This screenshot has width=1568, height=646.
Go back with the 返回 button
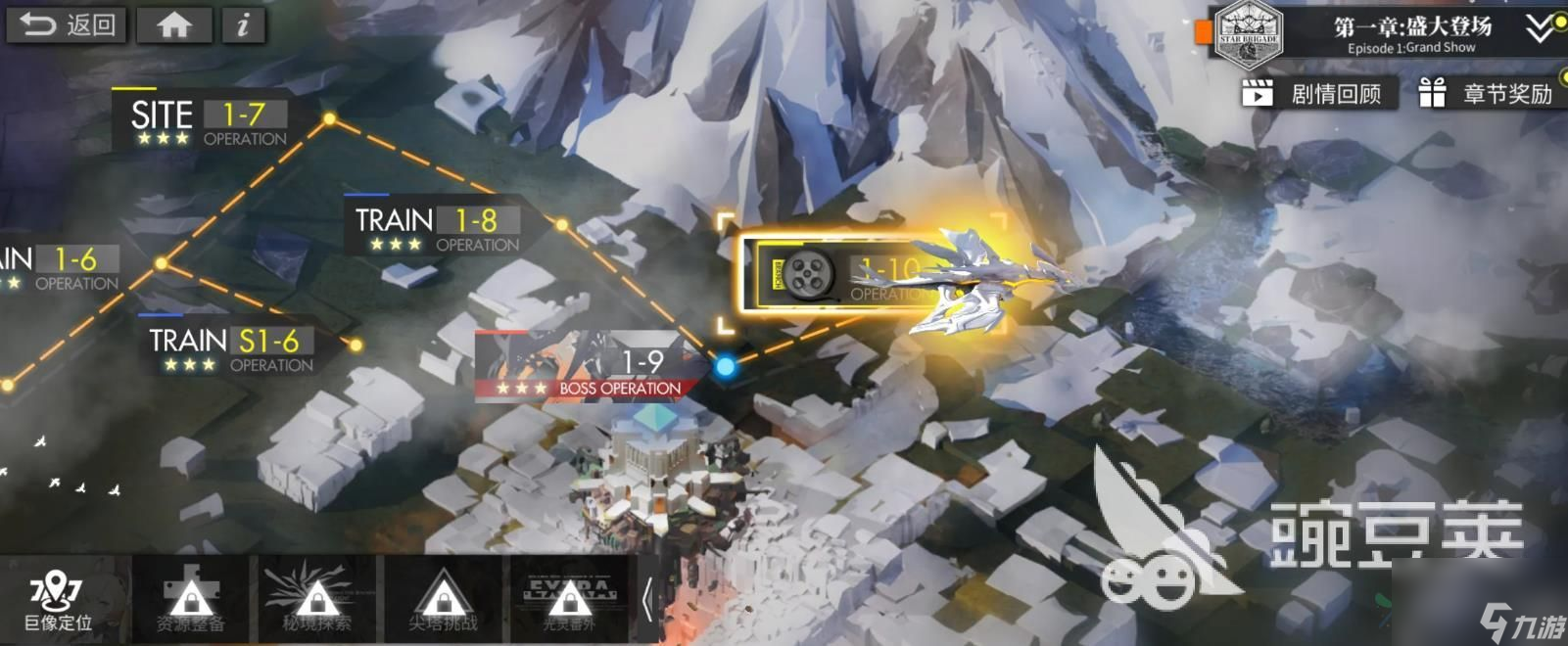click(x=67, y=24)
